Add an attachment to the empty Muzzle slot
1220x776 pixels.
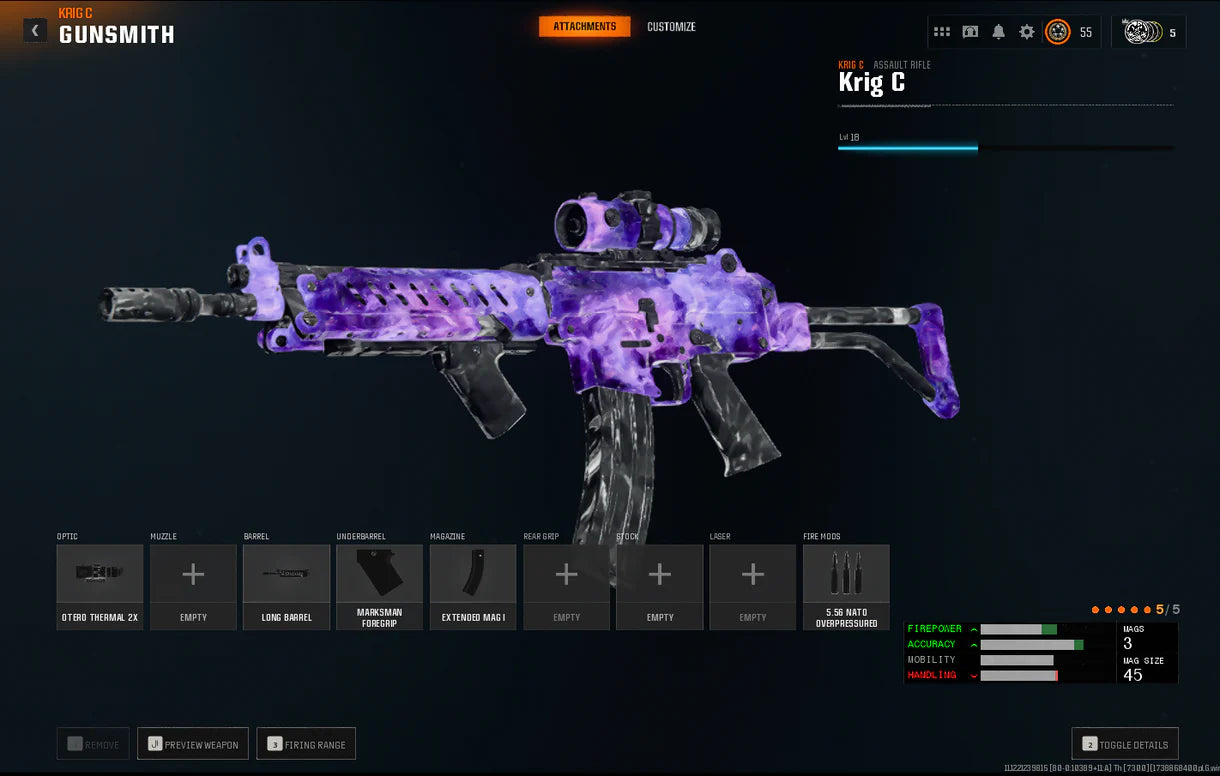tap(193, 586)
